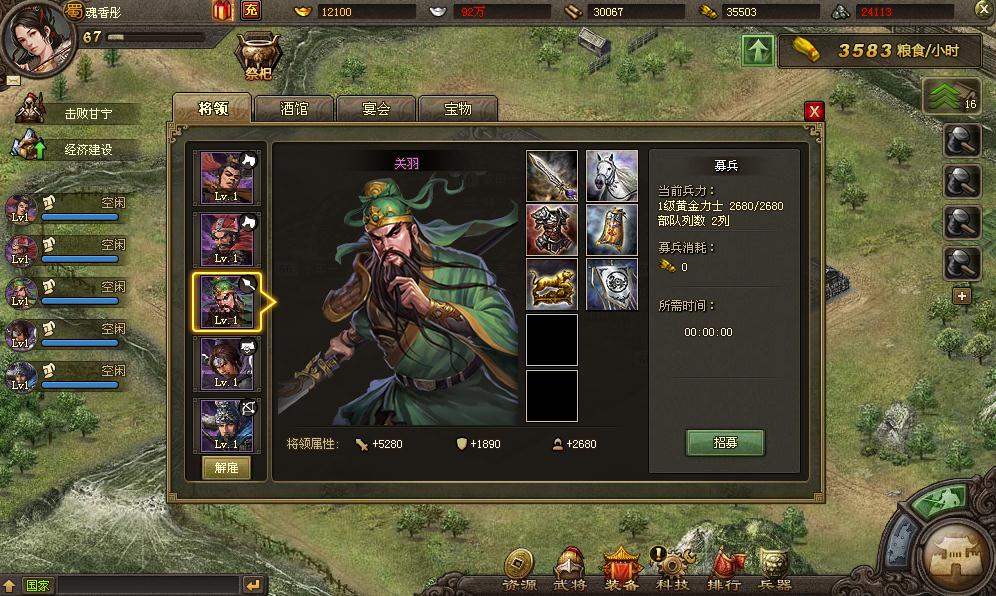Show the 宝物 tab
Viewport: 996px width, 596px height.
click(457, 109)
